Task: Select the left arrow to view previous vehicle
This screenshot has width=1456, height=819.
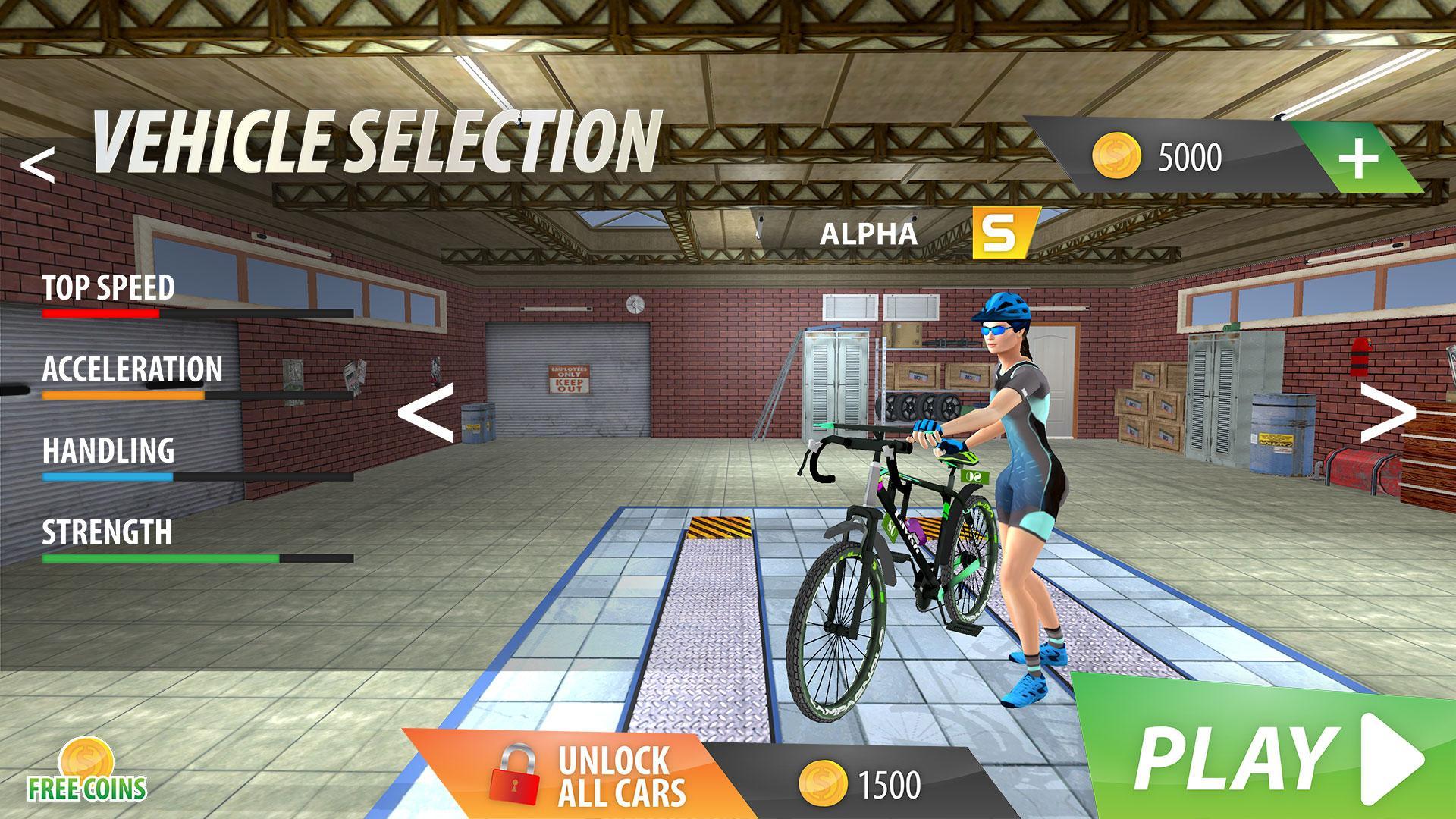Action: (425, 413)
